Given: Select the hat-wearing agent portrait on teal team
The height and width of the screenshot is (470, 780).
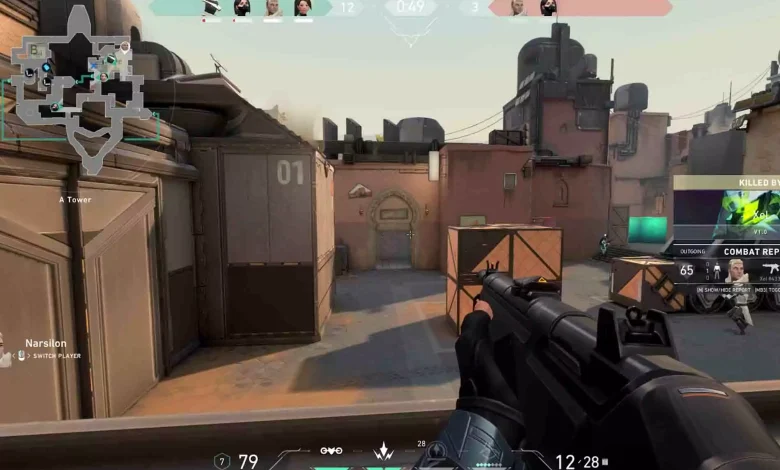Looking at the screenshot, I should click(x=211, y=8).
